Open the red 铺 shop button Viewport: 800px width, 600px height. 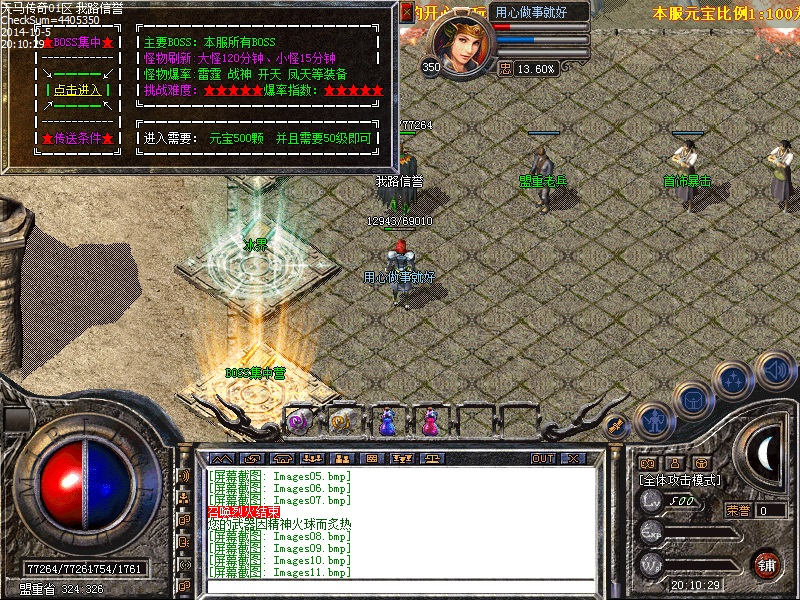coord(766,564)
